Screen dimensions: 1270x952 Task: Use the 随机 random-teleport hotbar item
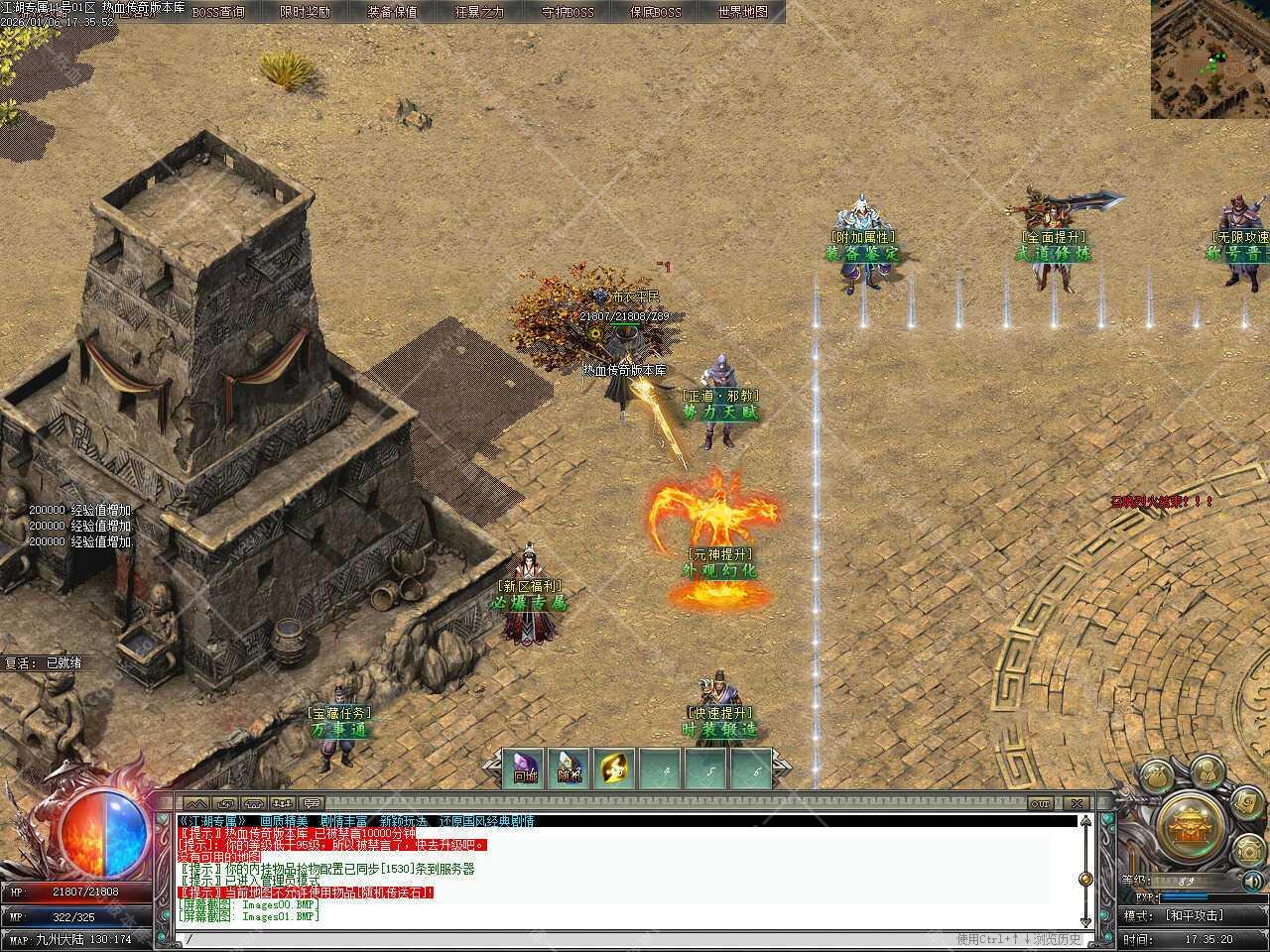click(571, 769)
